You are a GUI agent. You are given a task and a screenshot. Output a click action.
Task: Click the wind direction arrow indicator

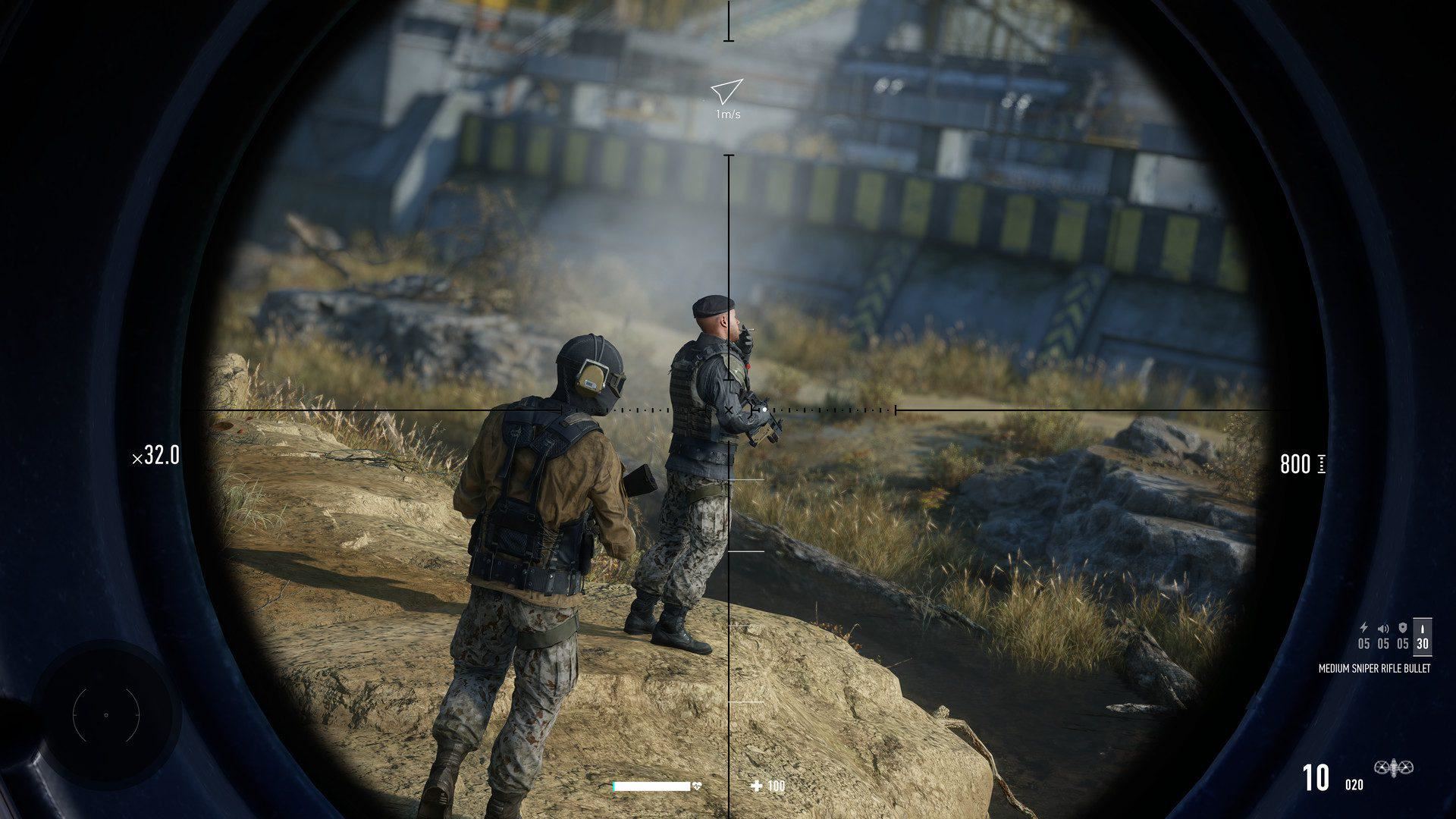(726, 91)
